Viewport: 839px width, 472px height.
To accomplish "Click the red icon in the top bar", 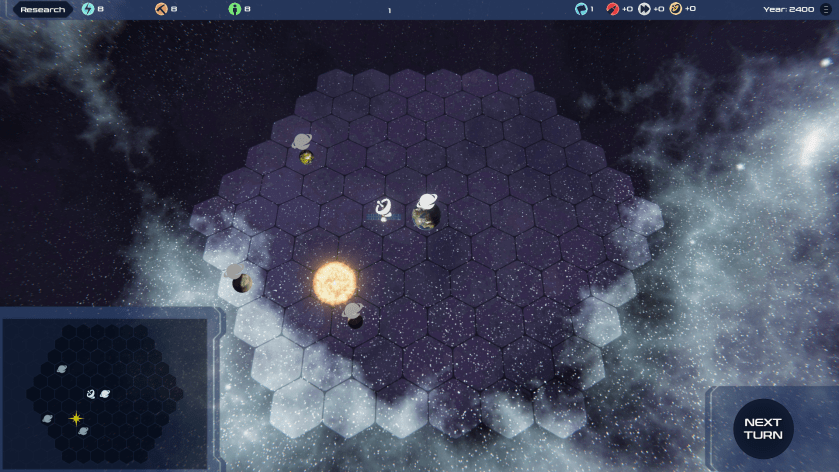I will click(x=612, y=9).
